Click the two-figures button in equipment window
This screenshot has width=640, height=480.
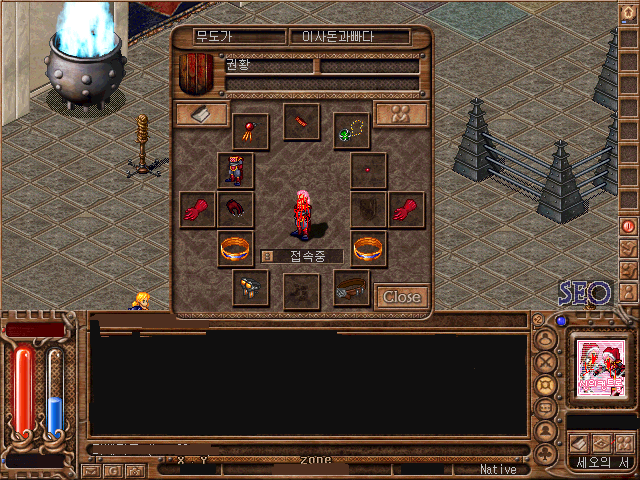point(401,114)
